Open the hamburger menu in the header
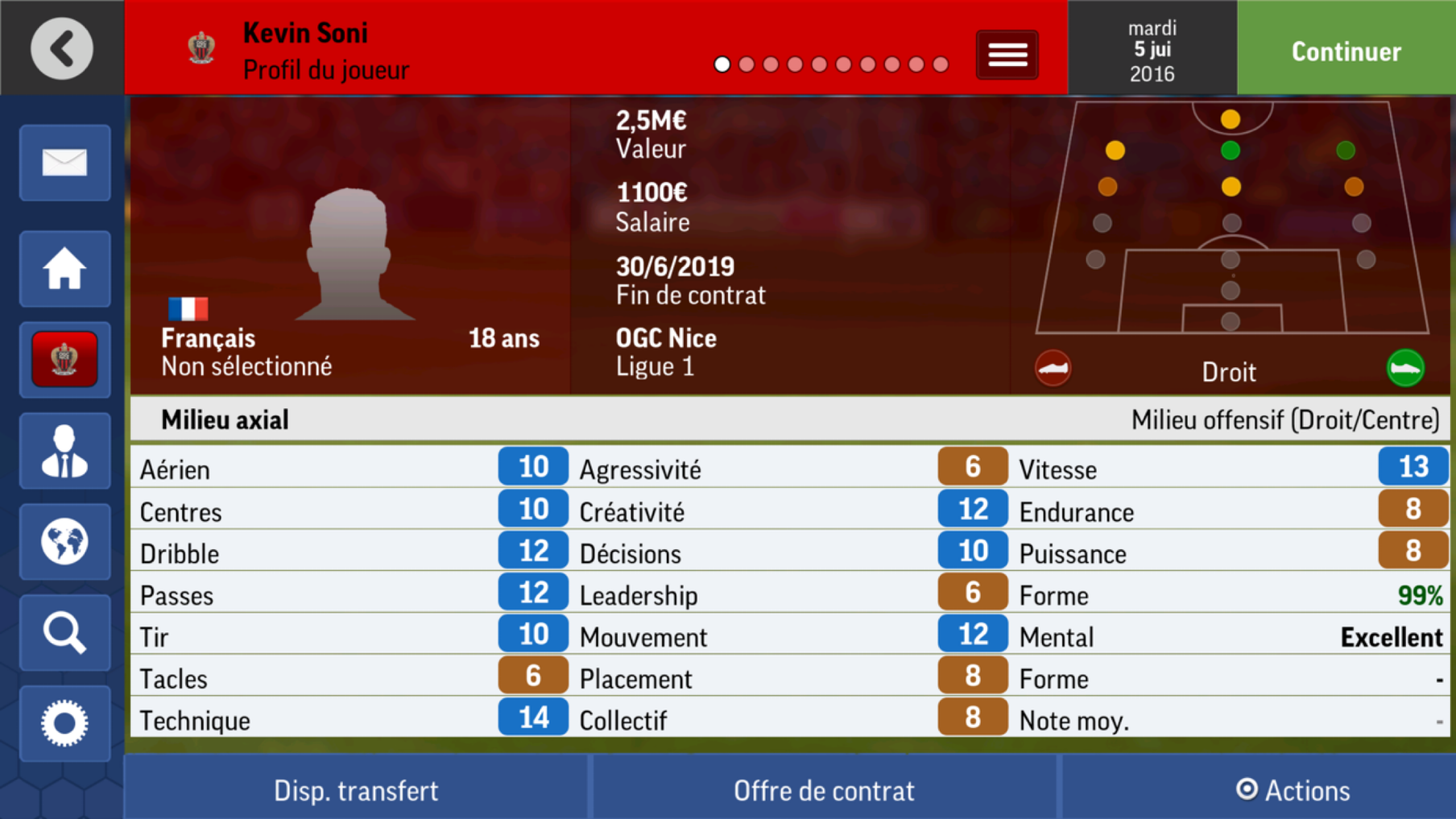Screen dimensions: 1456x819 (1007, 54)
